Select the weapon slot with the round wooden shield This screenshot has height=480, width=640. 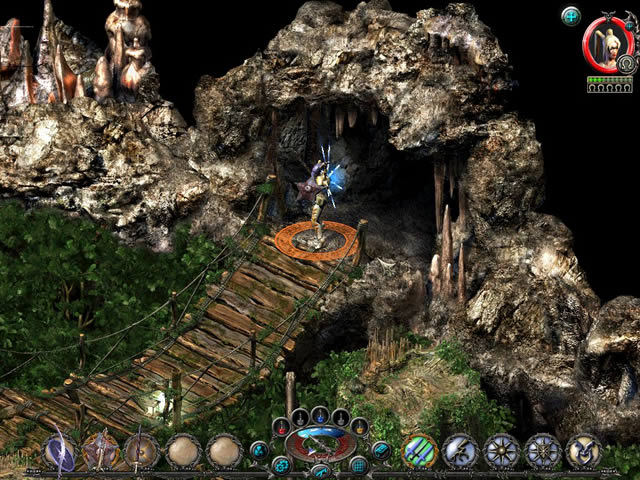tap(142, 450)
